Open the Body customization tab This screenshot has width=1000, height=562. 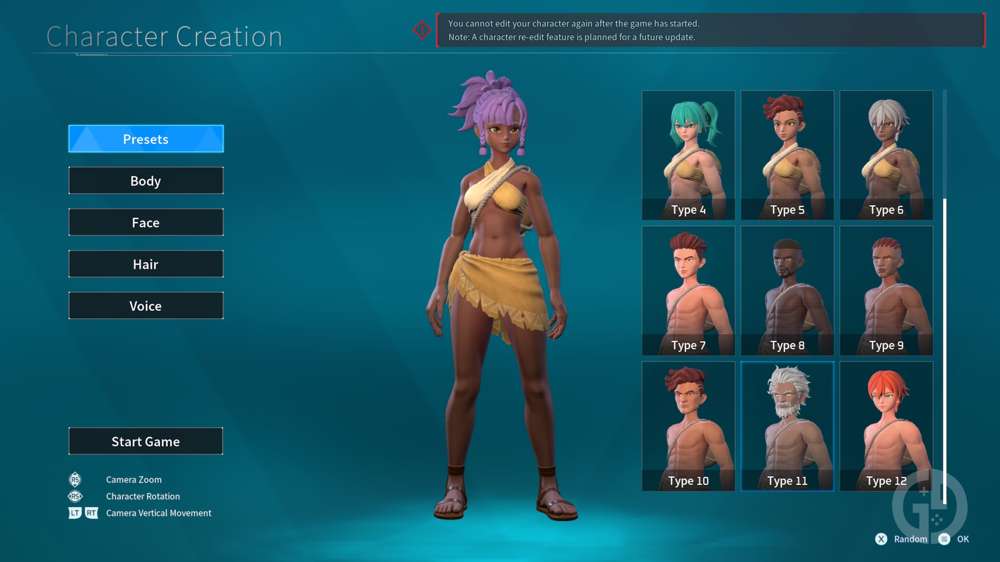(x=146, y=181)
